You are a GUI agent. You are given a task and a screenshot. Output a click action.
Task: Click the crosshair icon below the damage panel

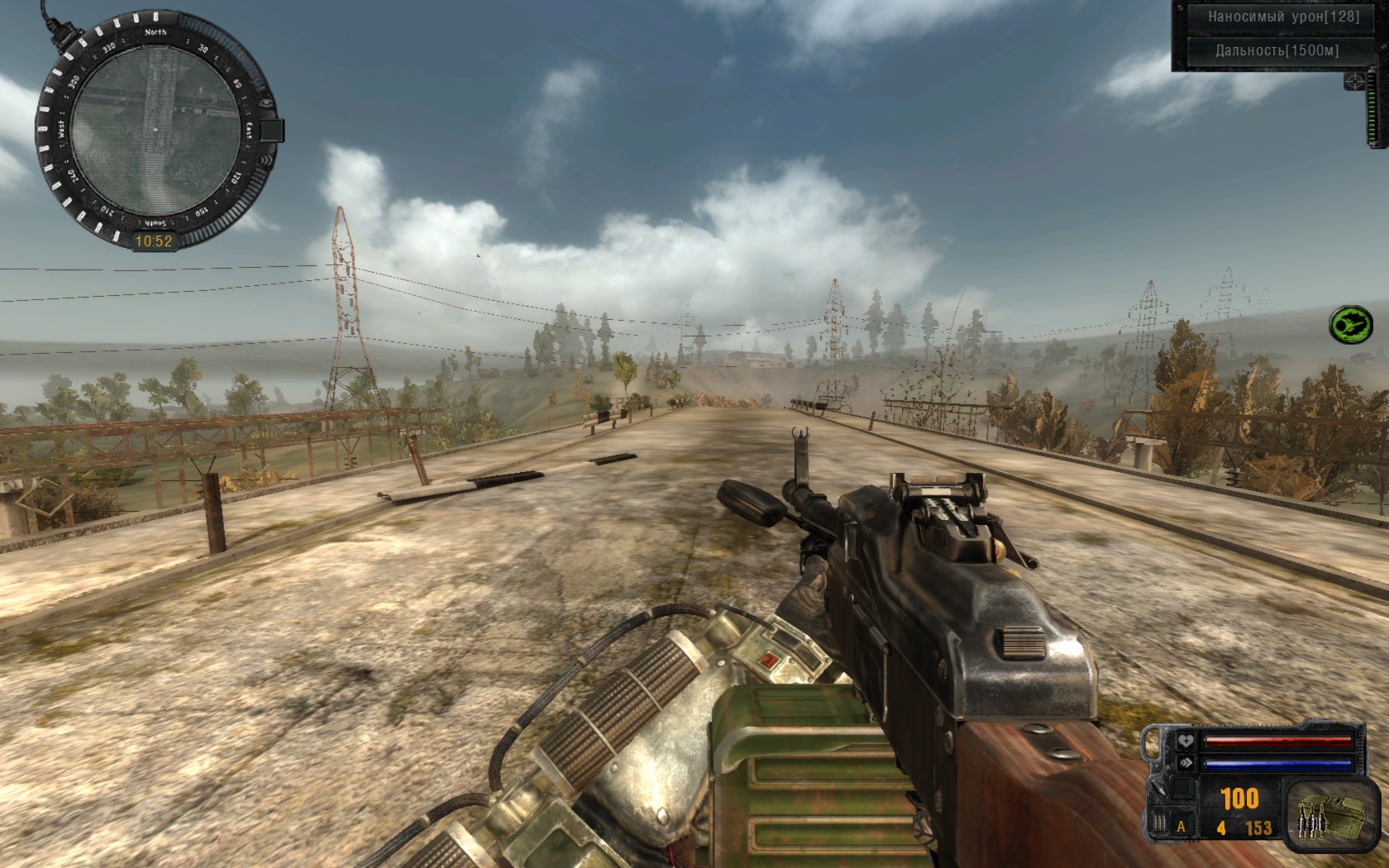(1354, 82)
